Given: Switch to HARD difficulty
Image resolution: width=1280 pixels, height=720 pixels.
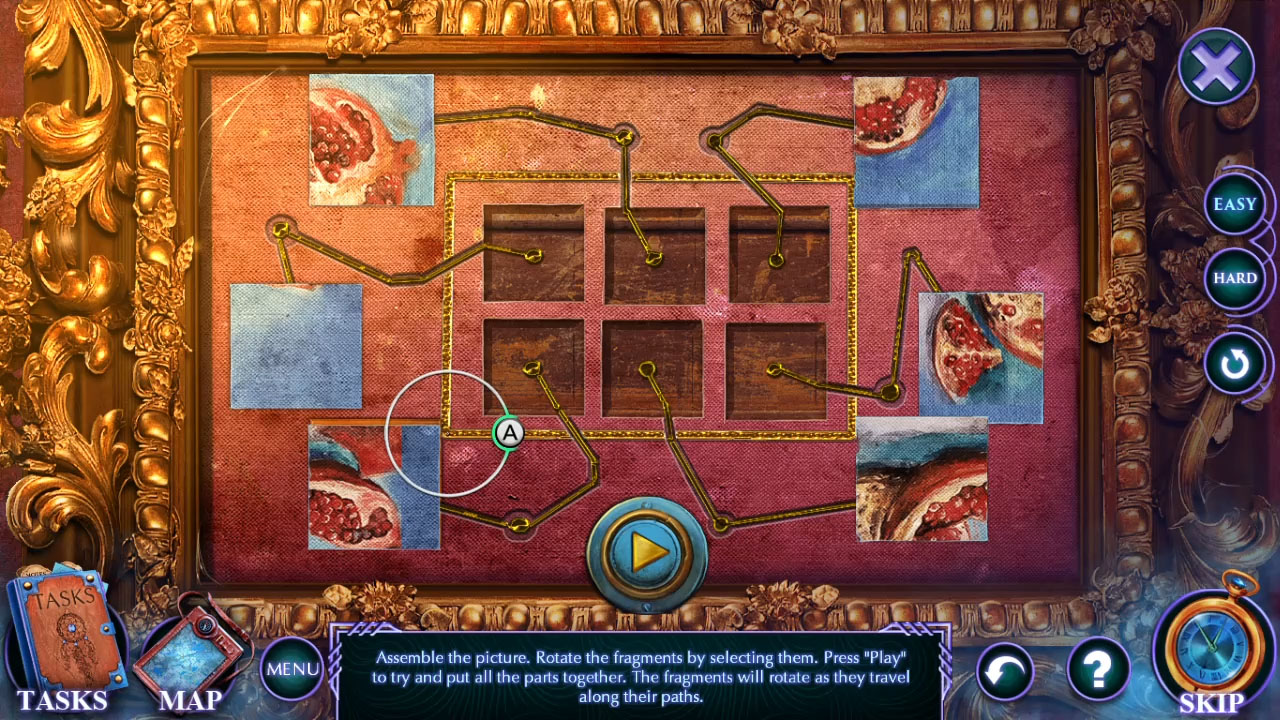Looking at the screenshot, I should (x=1235, y=278).
